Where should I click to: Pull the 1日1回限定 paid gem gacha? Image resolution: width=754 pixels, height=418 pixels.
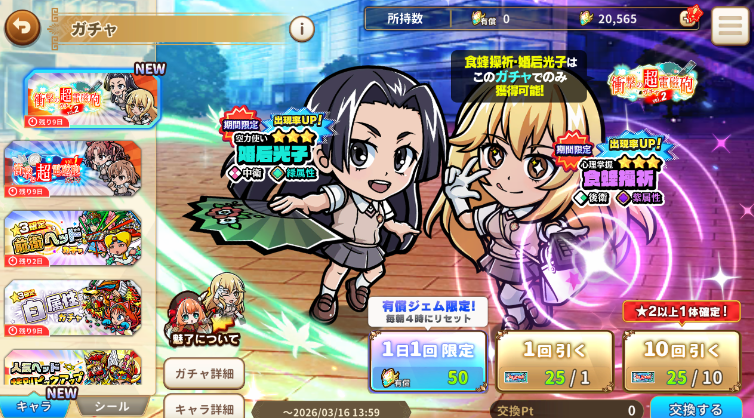(x=427, y=361)
